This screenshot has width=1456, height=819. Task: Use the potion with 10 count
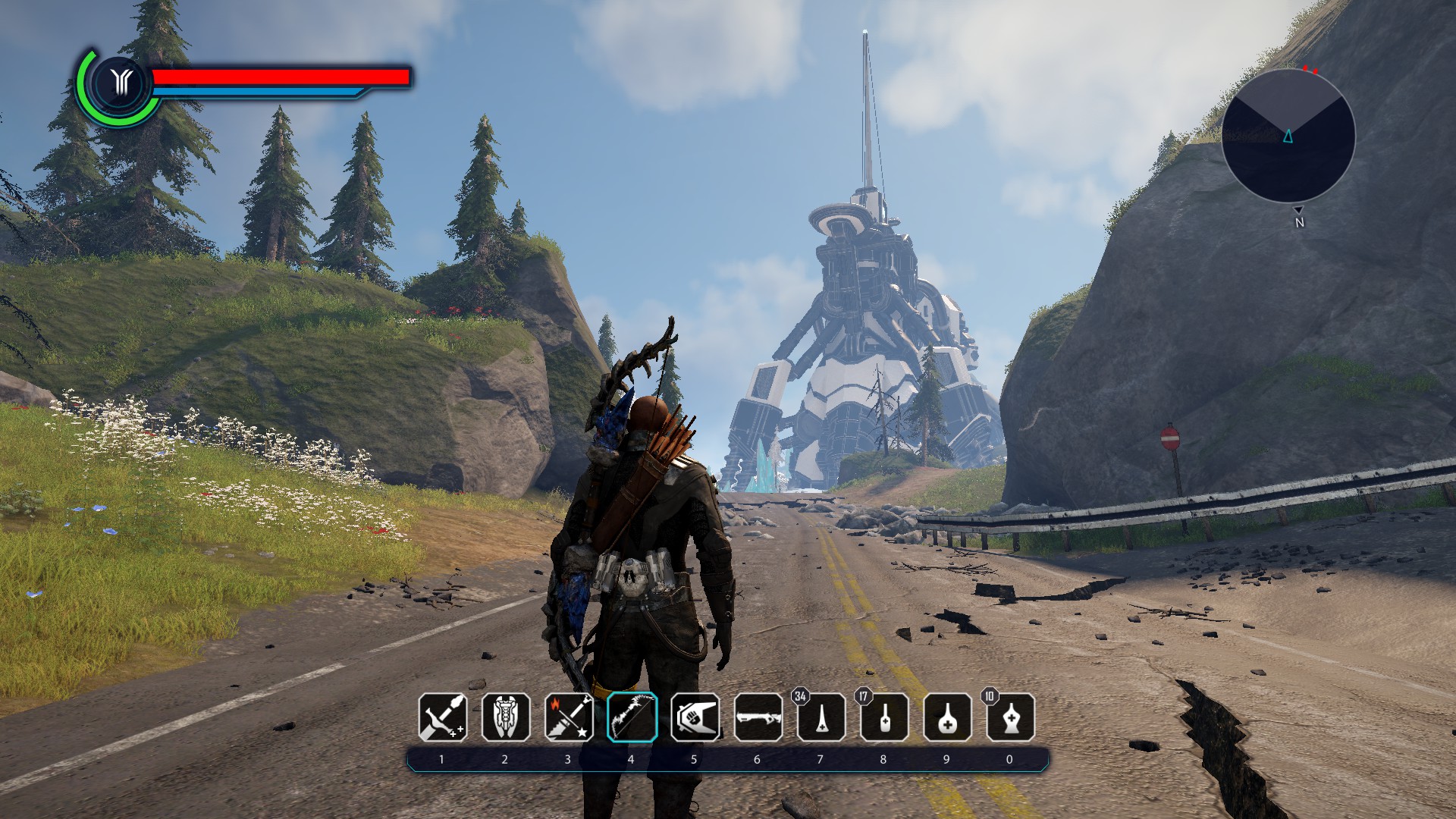tap(1009, 717)
